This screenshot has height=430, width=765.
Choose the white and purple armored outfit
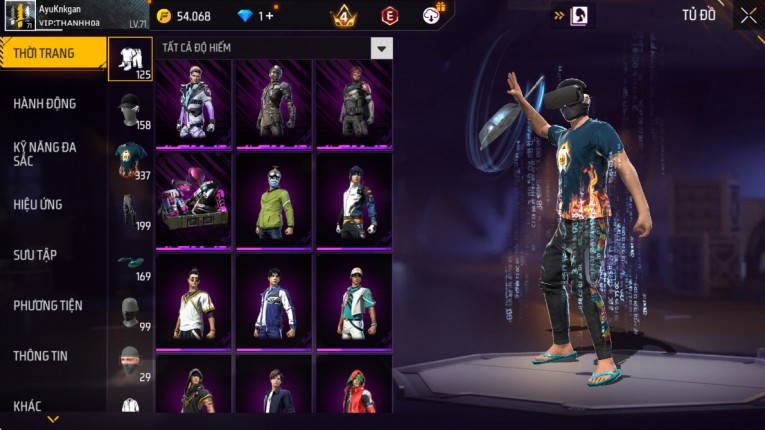coord(193,100)
